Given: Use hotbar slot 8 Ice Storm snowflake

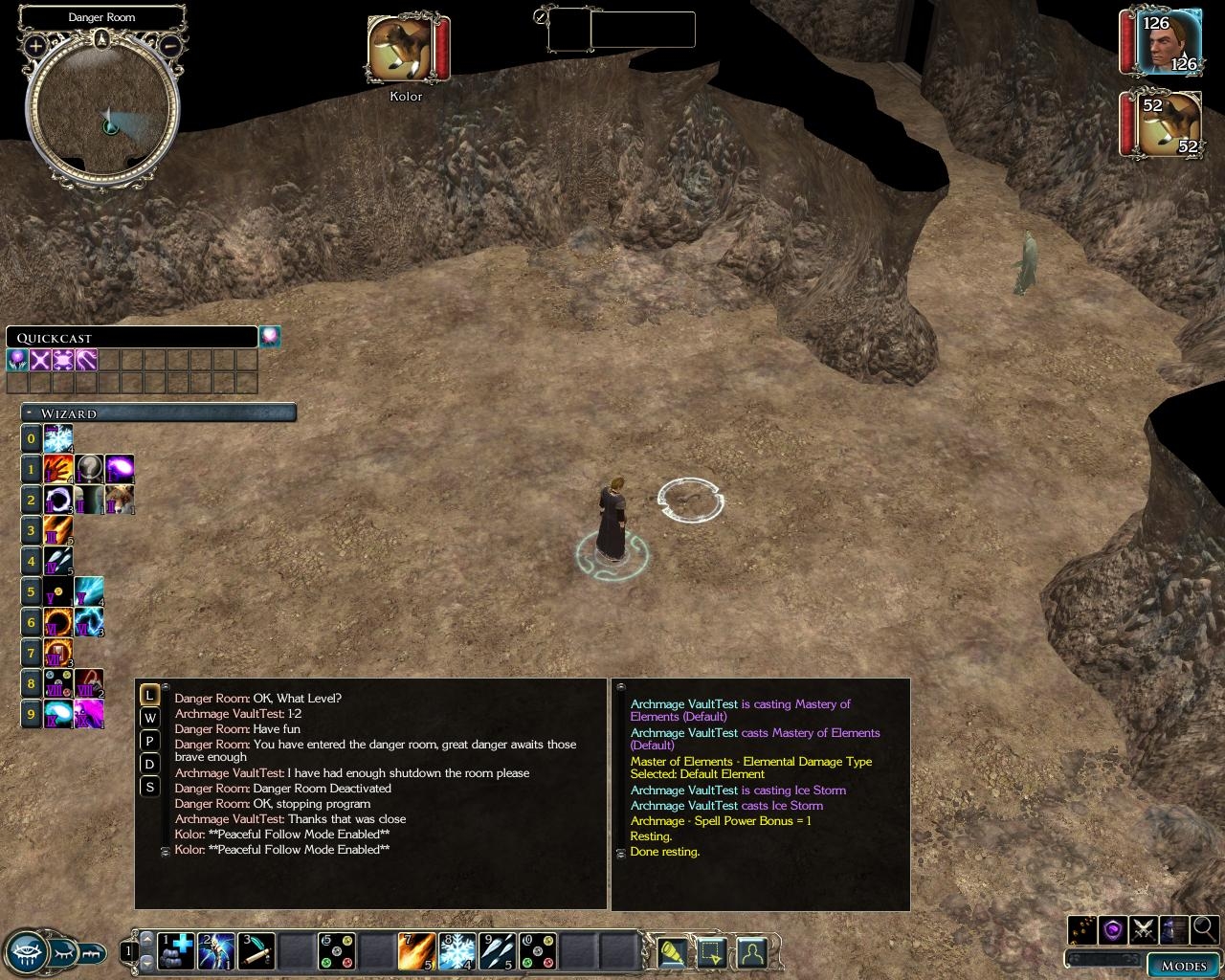Looking at the screenshot, I should pos(457,951).
